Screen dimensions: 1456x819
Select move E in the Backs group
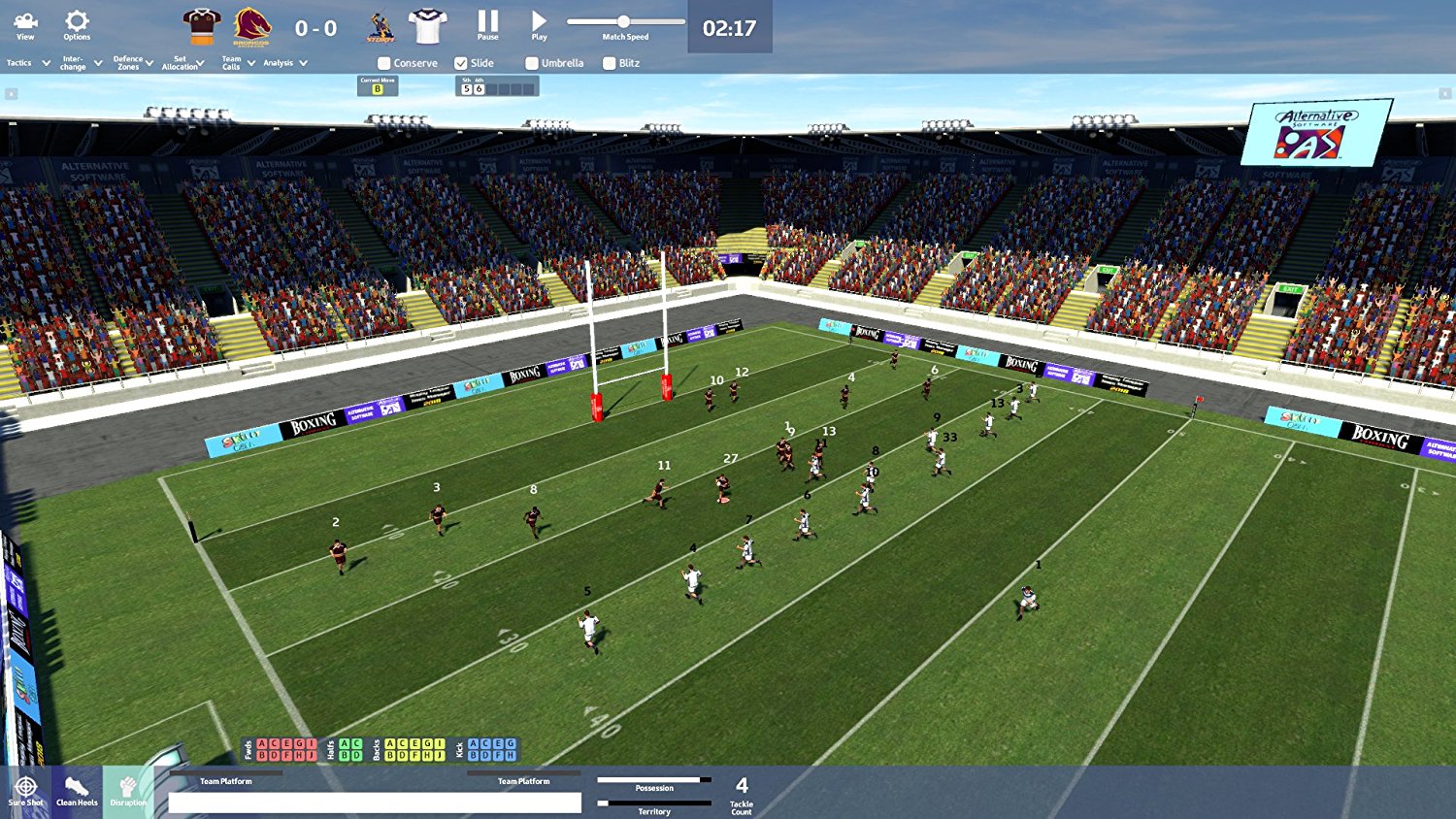pyautogui.click(x=415, y=743)
